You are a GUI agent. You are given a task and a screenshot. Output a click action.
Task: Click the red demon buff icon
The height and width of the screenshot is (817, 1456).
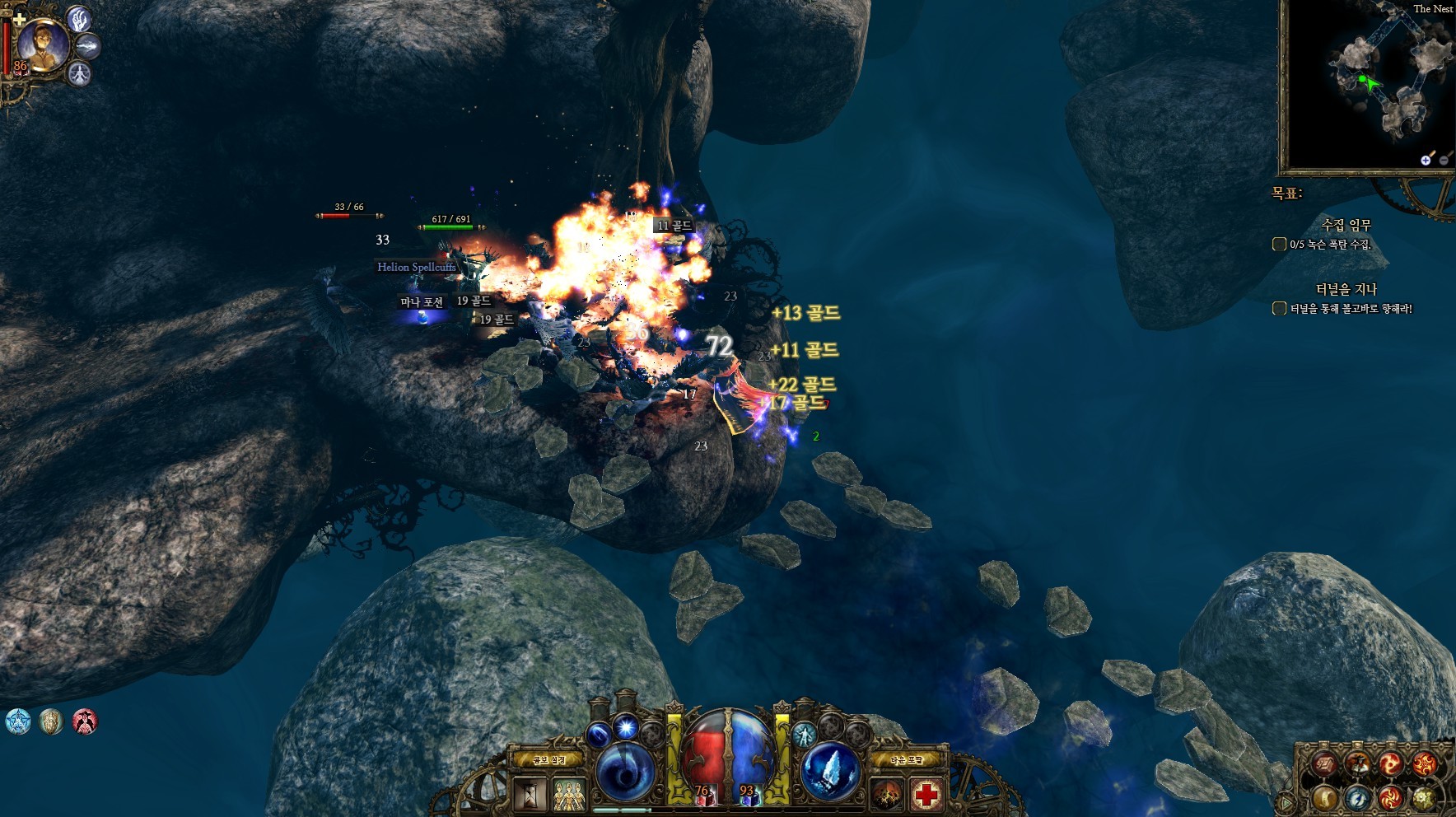85,721
